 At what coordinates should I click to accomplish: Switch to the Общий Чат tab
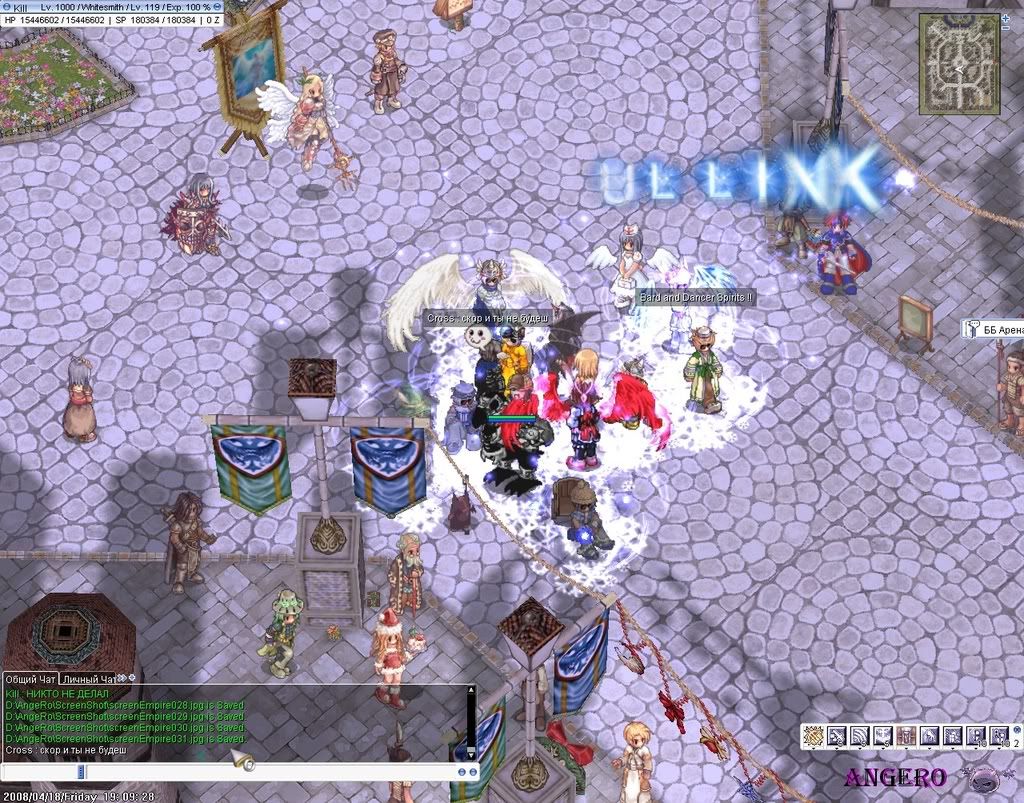click(31, 679)
